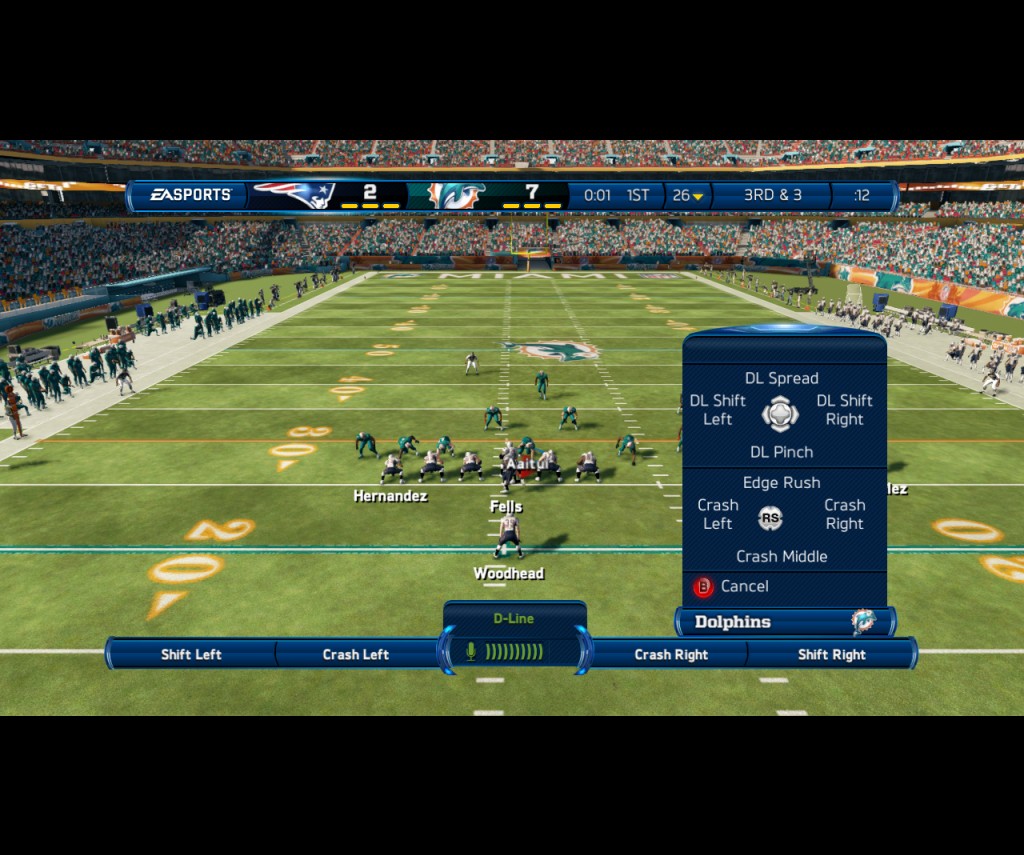Activate Crash Left on bottom bar
Viewport: 1024px width, 855px height.
click(x=355, y=655)
